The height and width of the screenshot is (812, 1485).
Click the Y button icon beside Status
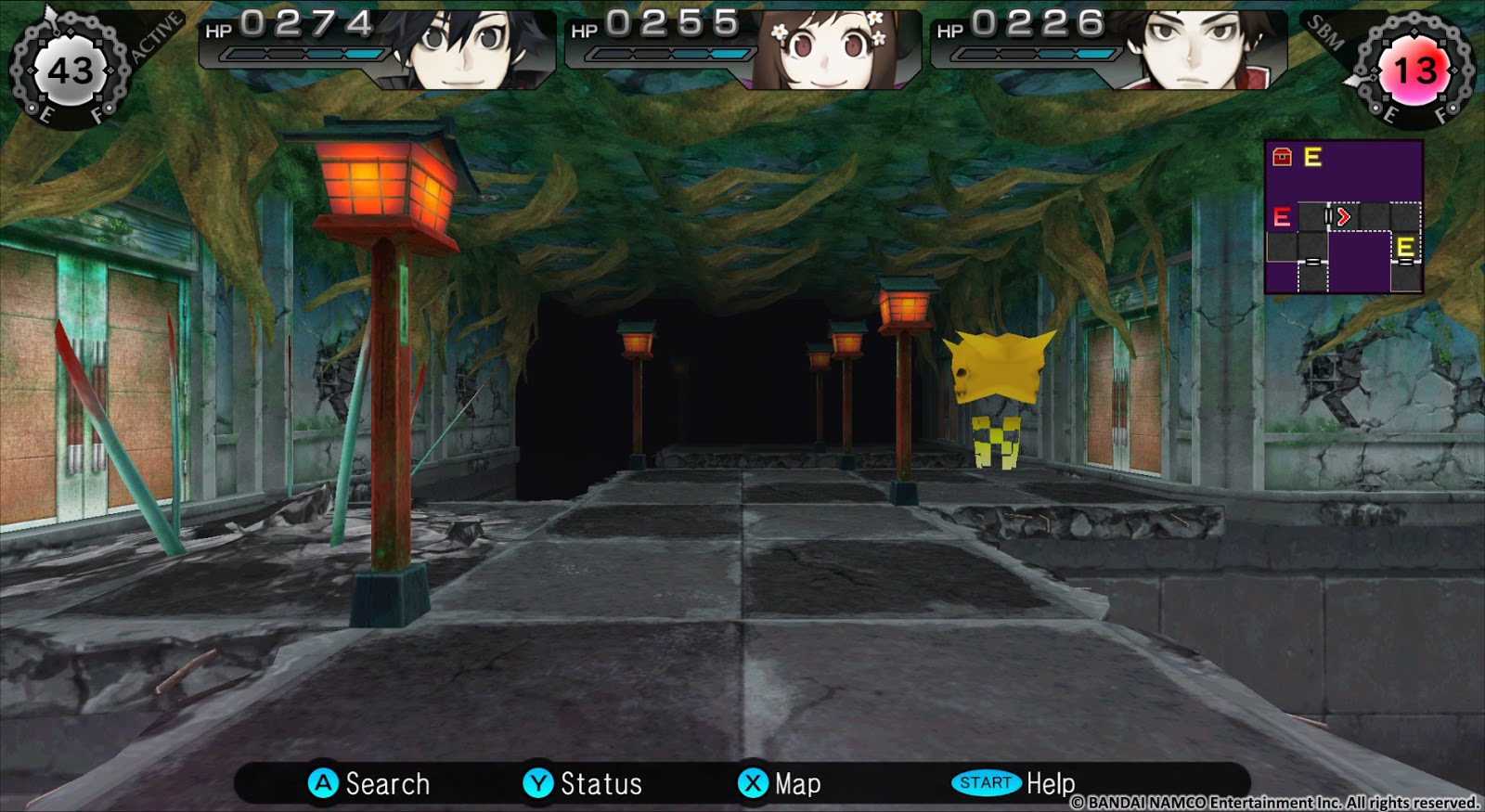(535, 783)
